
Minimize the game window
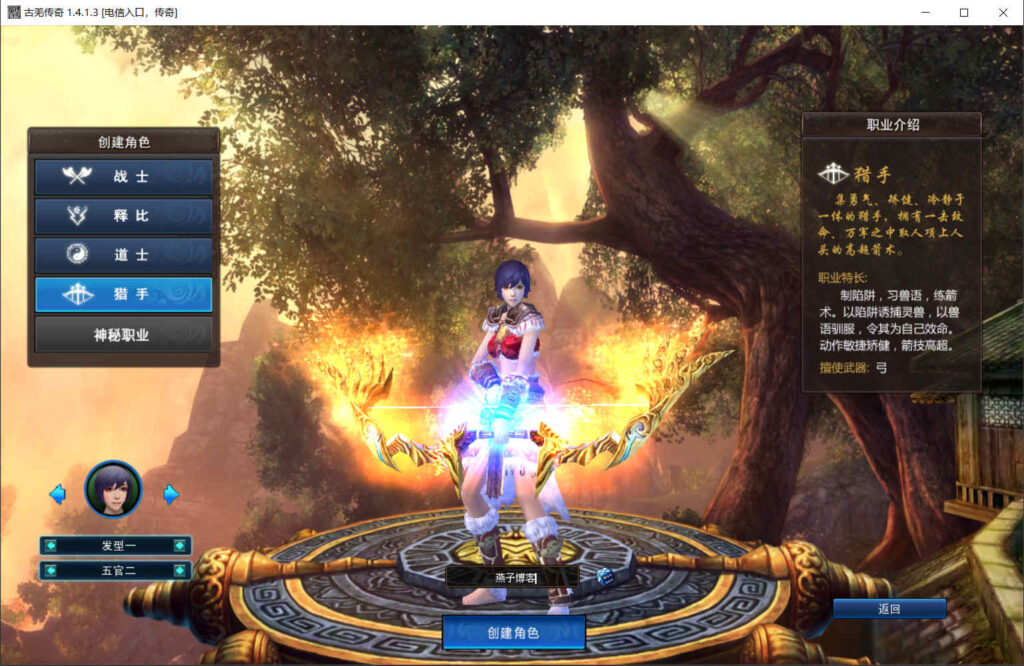pyautogui.click(x=925, y=12)
